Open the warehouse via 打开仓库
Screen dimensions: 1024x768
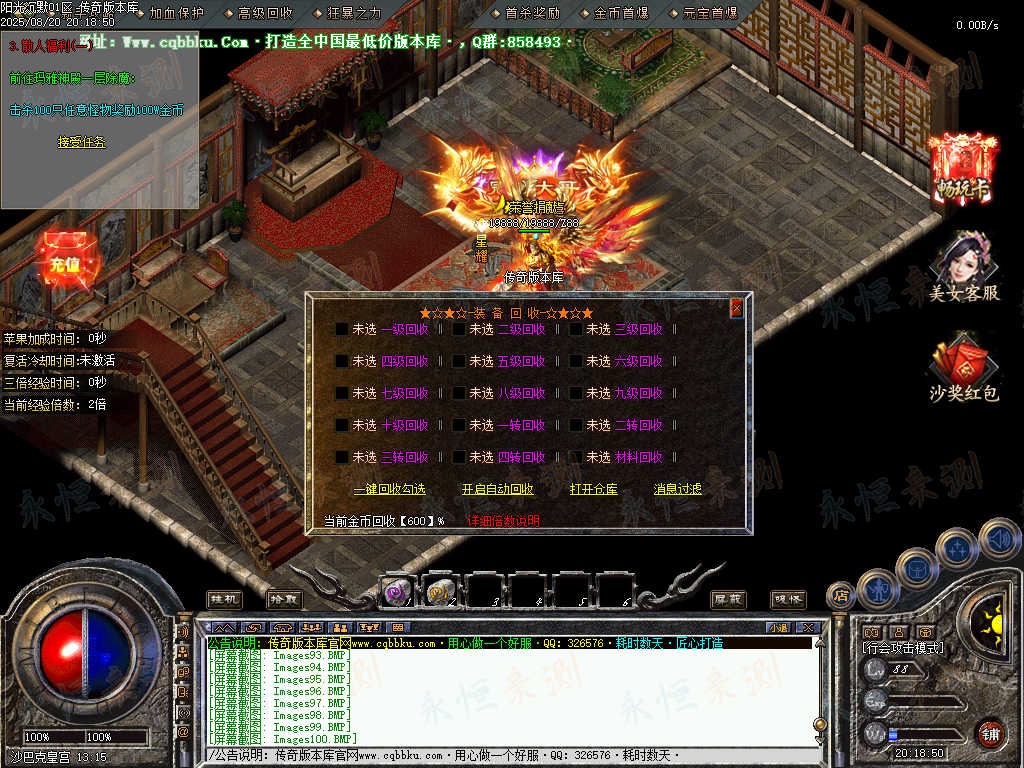[593, 489]
